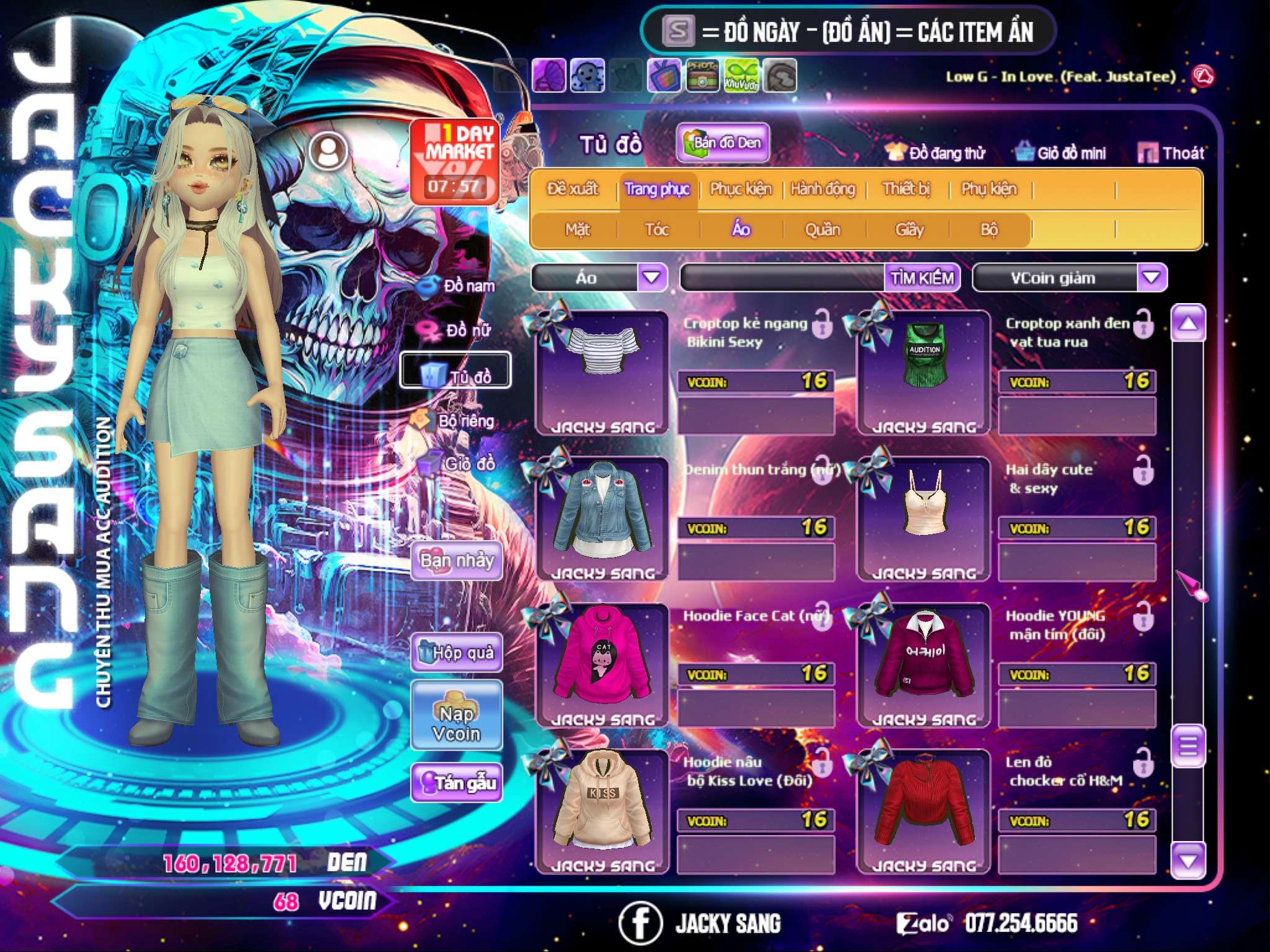This screenshot has width=1270, height=952.
Task: Switch to the Hành động tab
Action: point(822,189)
